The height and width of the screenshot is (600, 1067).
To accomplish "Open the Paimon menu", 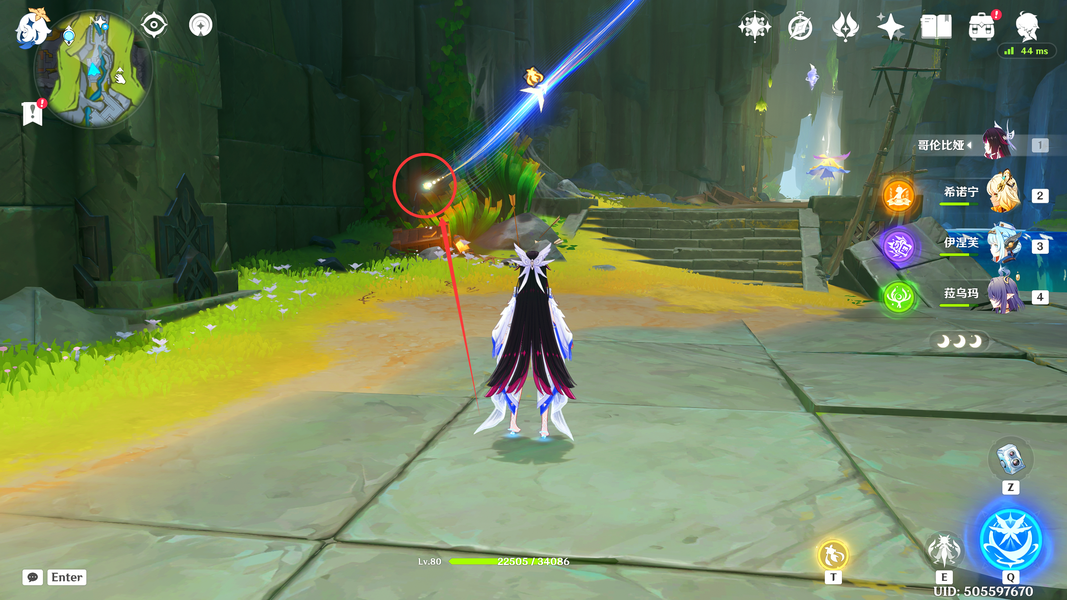I will (32, 29).
